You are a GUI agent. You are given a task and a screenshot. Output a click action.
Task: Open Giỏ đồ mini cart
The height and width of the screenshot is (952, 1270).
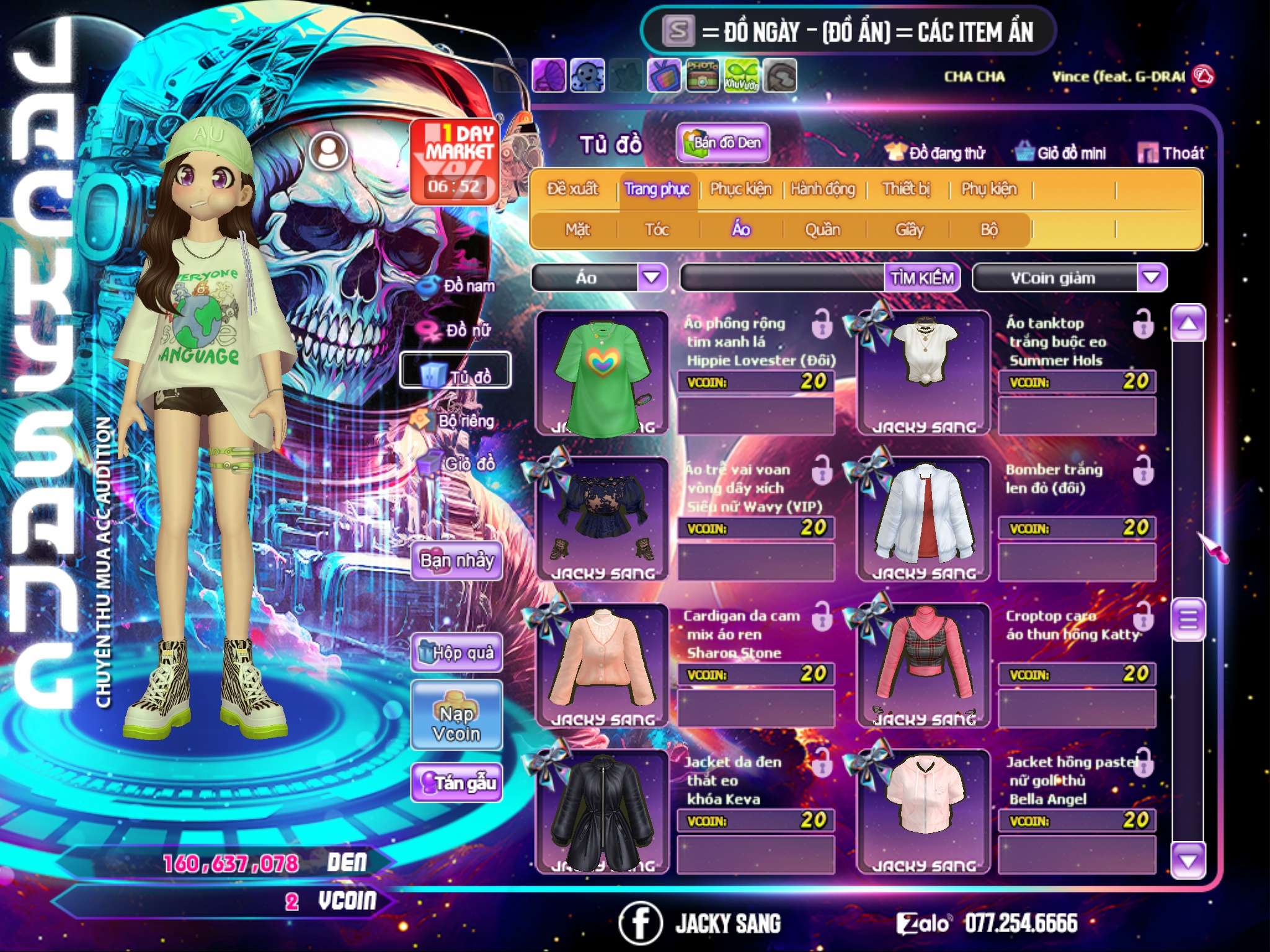1061,153
